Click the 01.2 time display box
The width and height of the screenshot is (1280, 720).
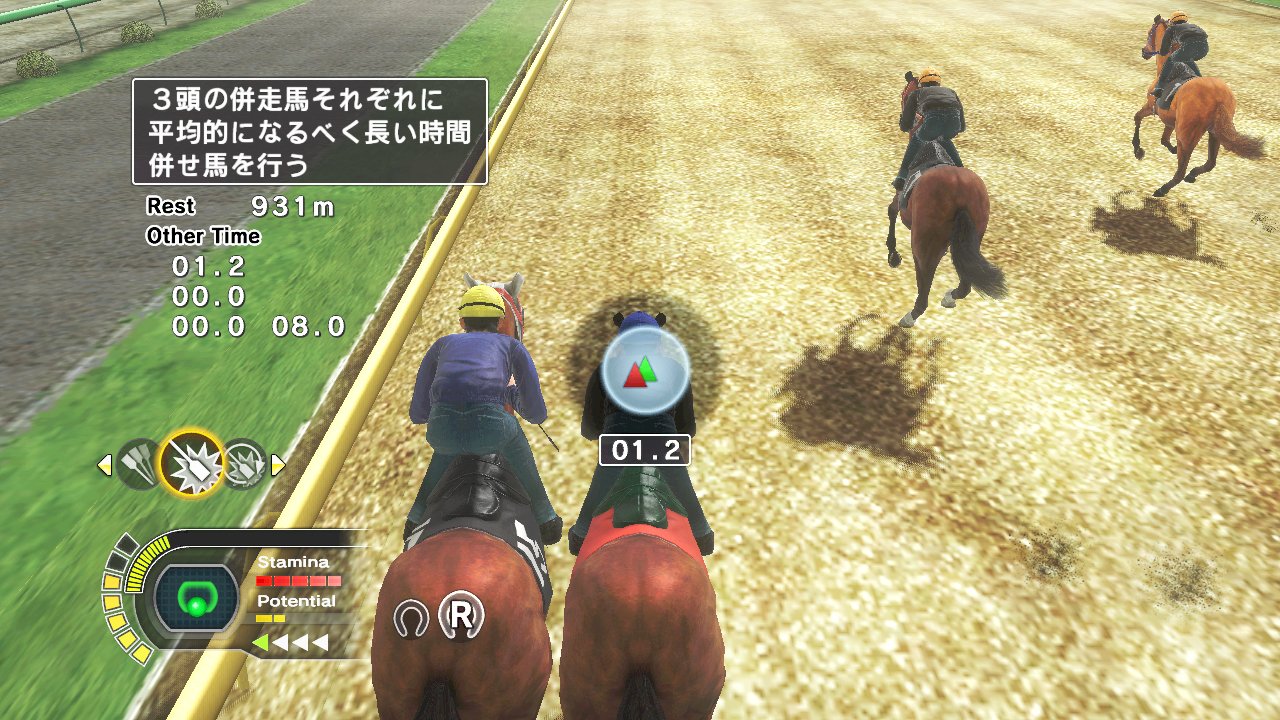click(646, 451)
